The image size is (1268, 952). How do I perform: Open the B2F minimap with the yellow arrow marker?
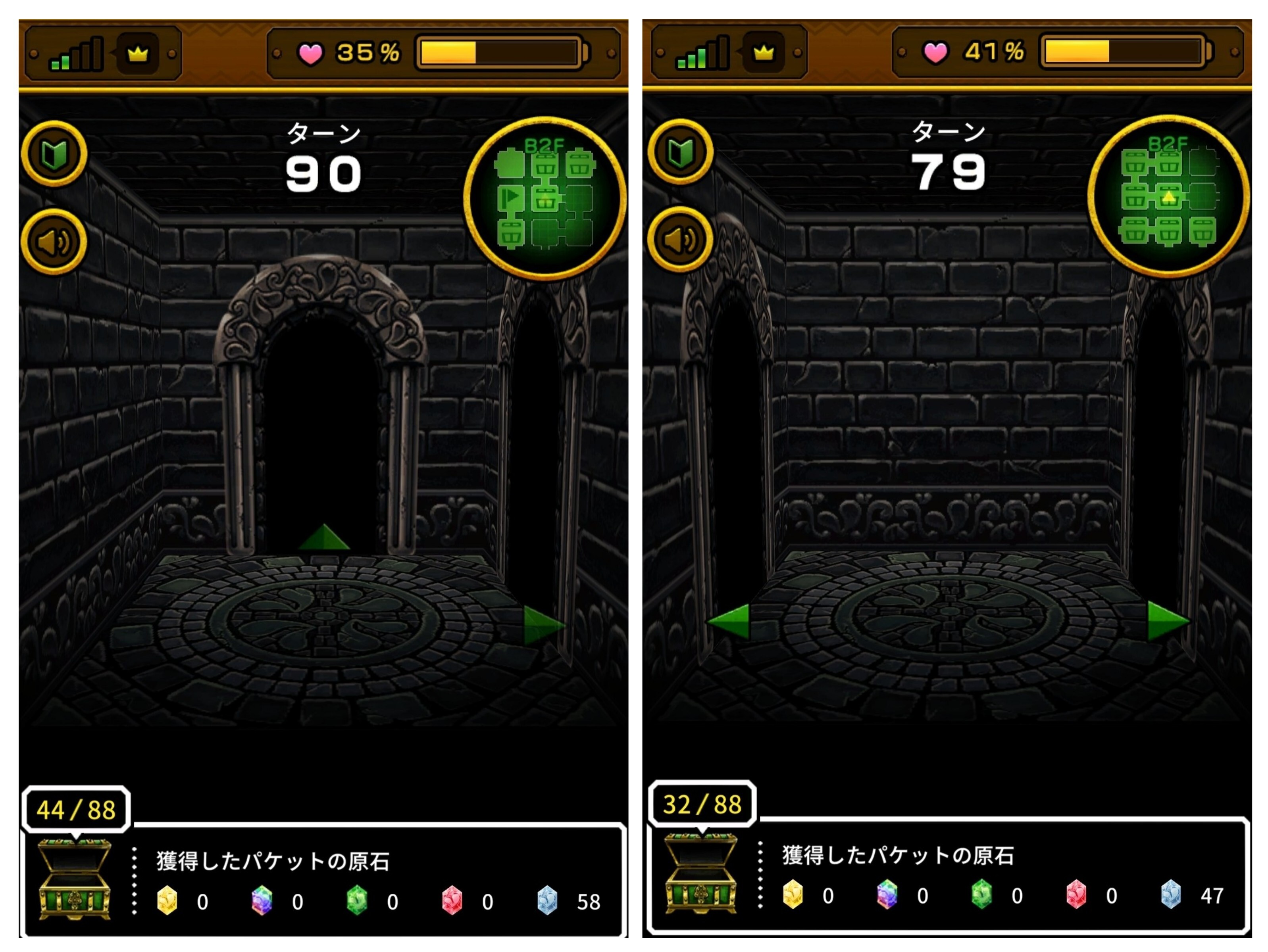click(1169, 196)
